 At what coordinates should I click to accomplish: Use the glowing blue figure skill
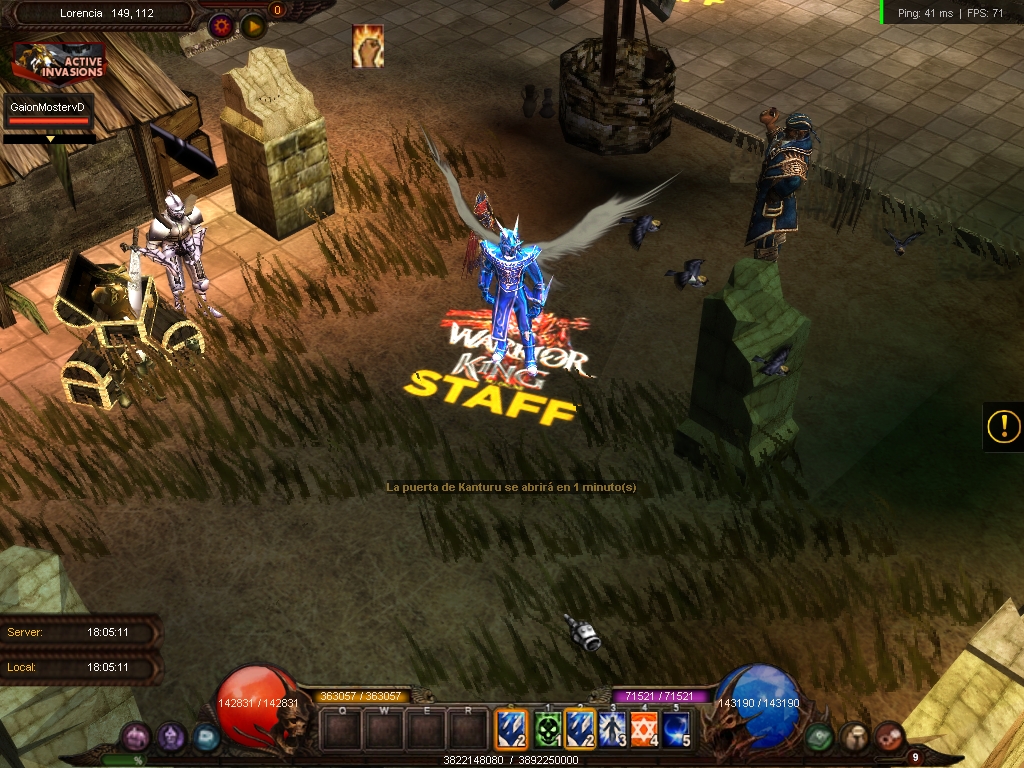[612, 730]
